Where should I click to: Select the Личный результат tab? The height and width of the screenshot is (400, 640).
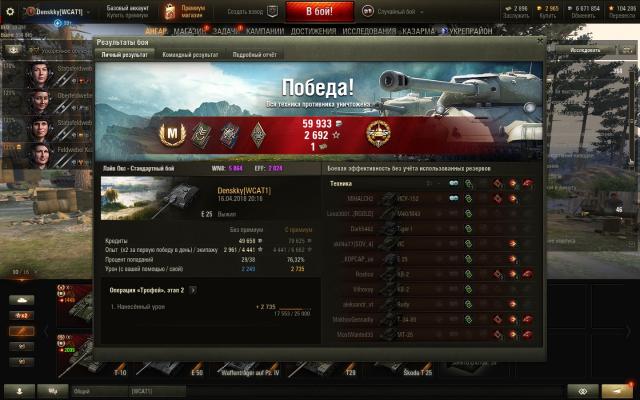click(x=124, y=55)
